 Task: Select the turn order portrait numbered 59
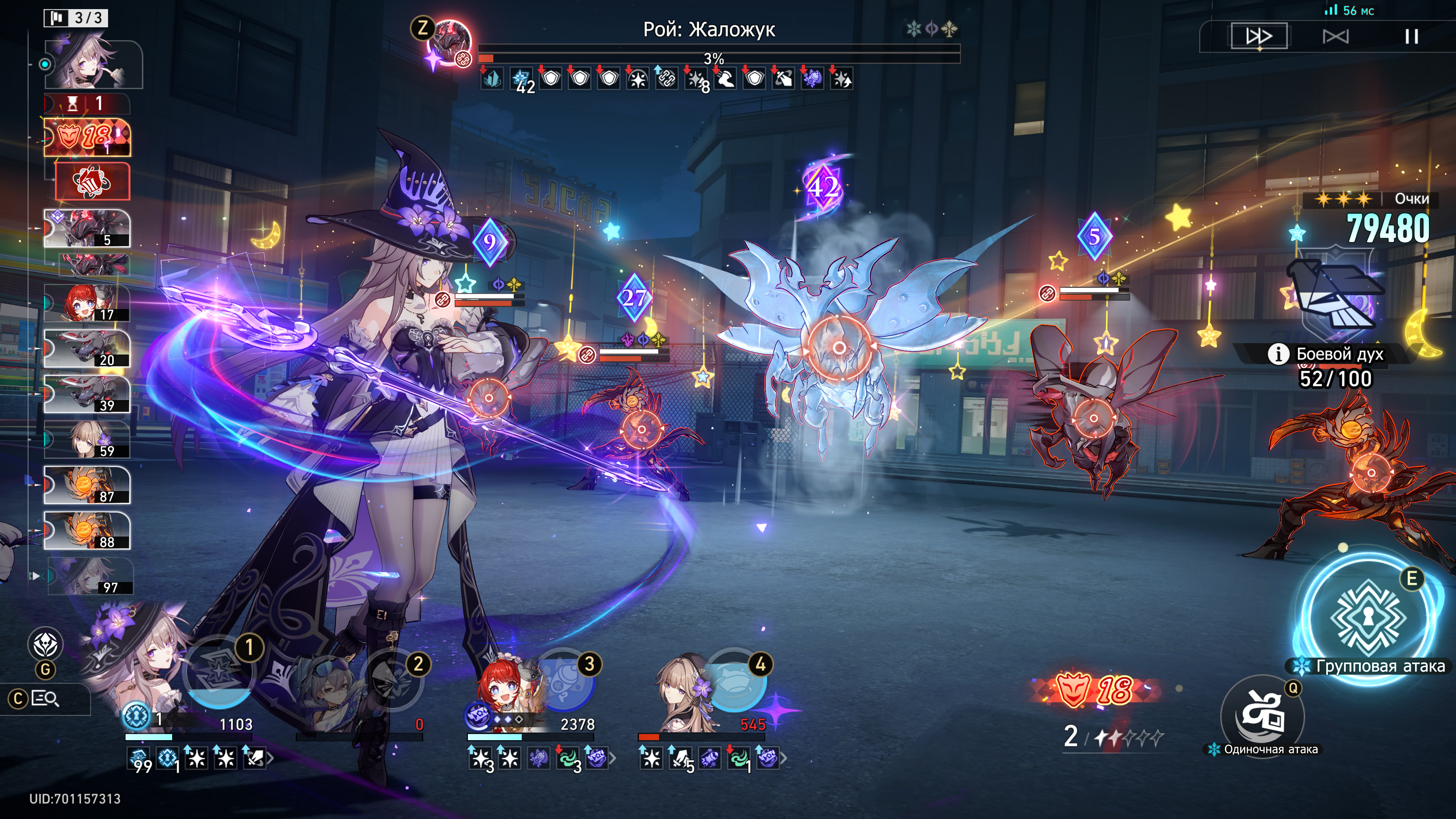(x=87, y=439)
